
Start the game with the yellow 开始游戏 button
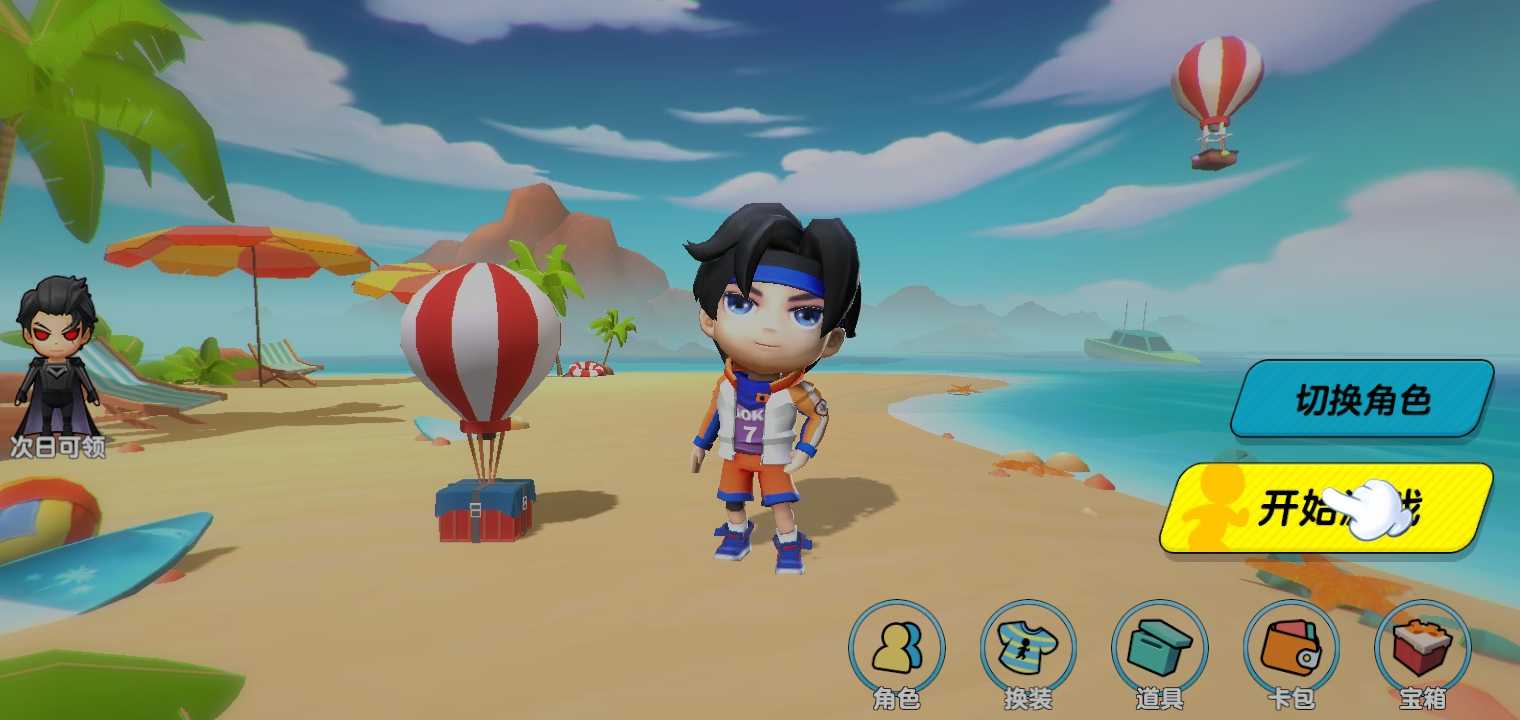pyautogui.click(x=1326, y=508)
